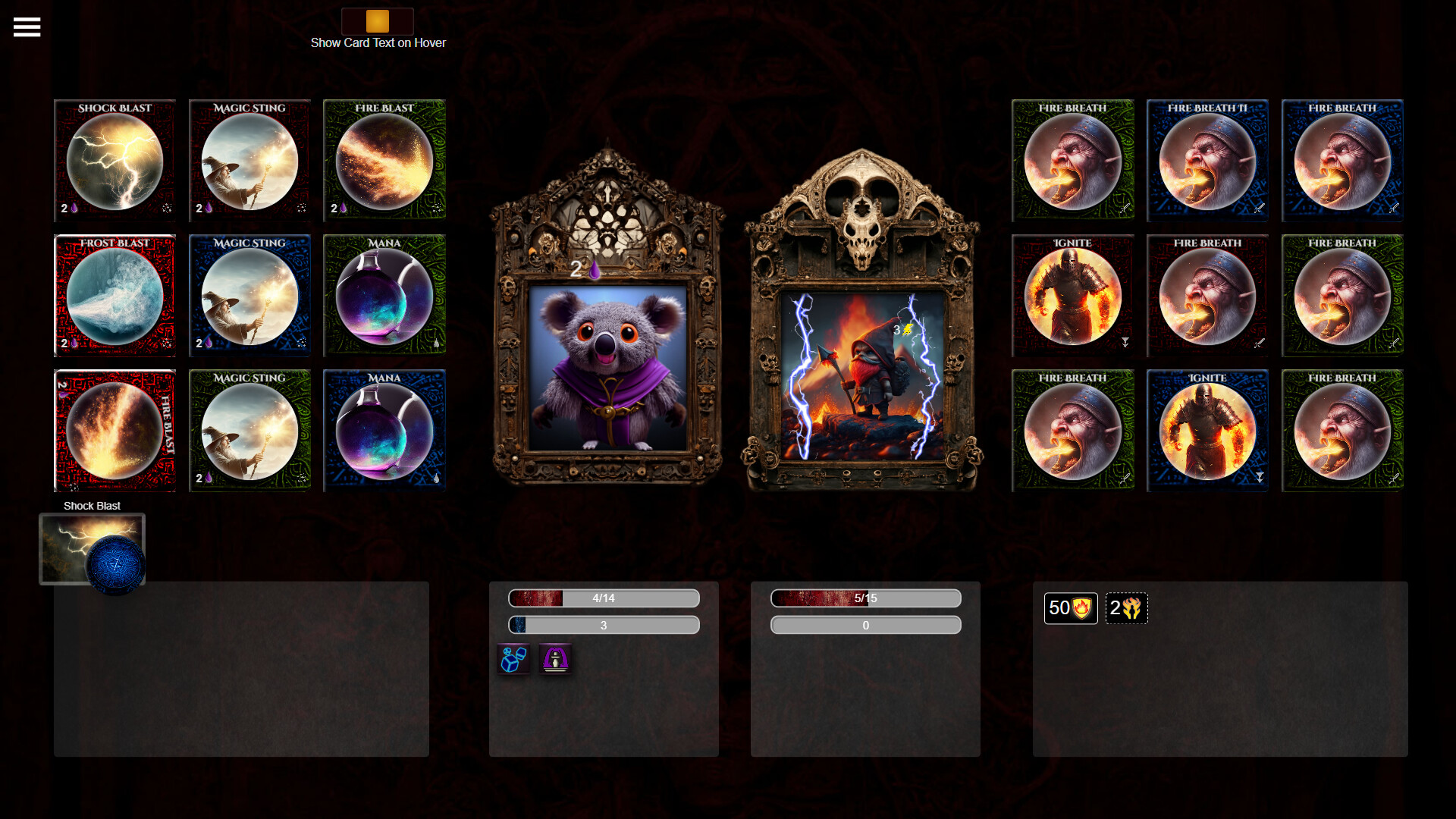
Task: Select the top-row Magic Sting card
Action: pyautogui.click(x=249, y=160)
